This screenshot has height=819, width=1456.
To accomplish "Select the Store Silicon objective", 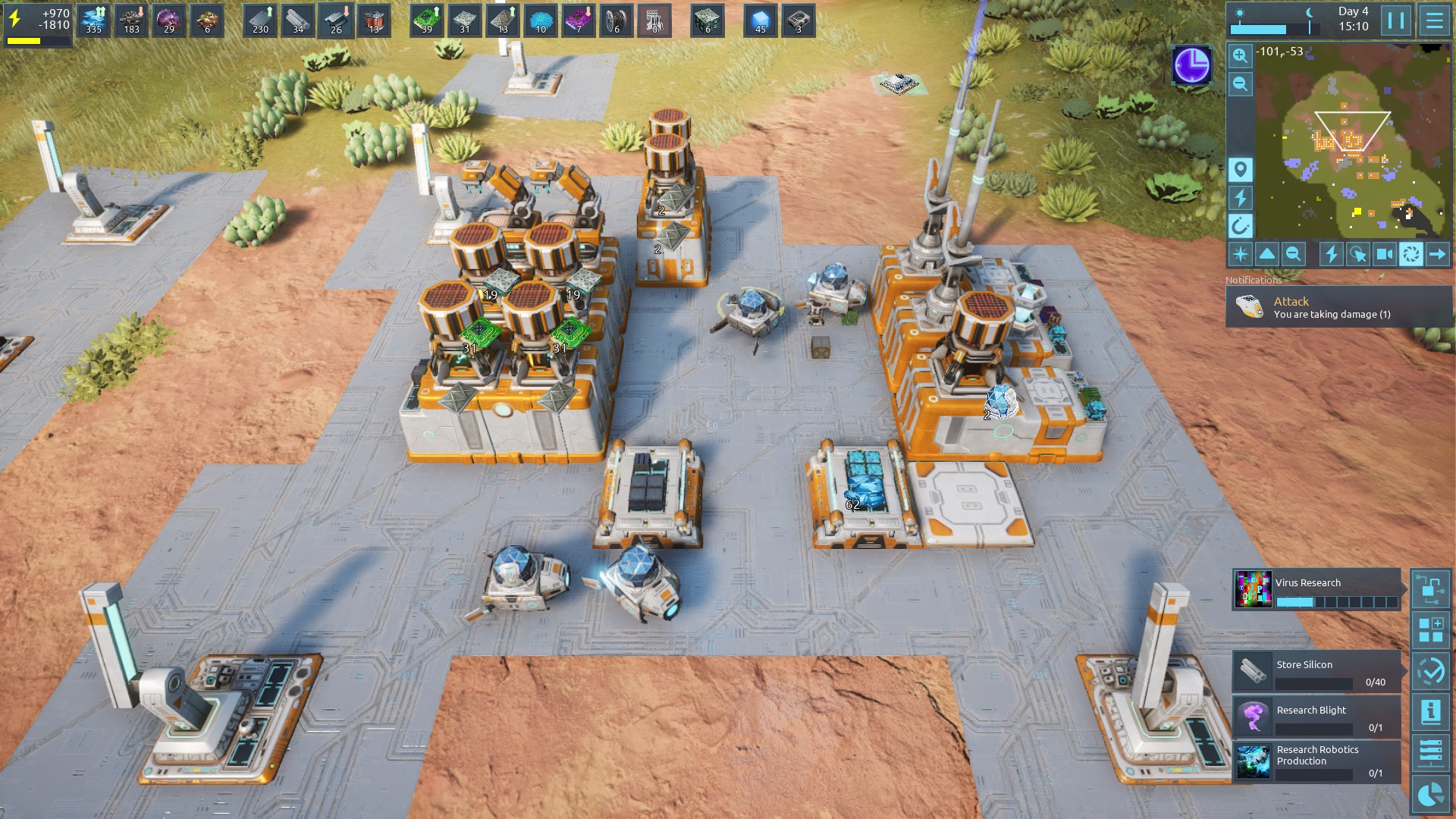I will [1316, 672].
